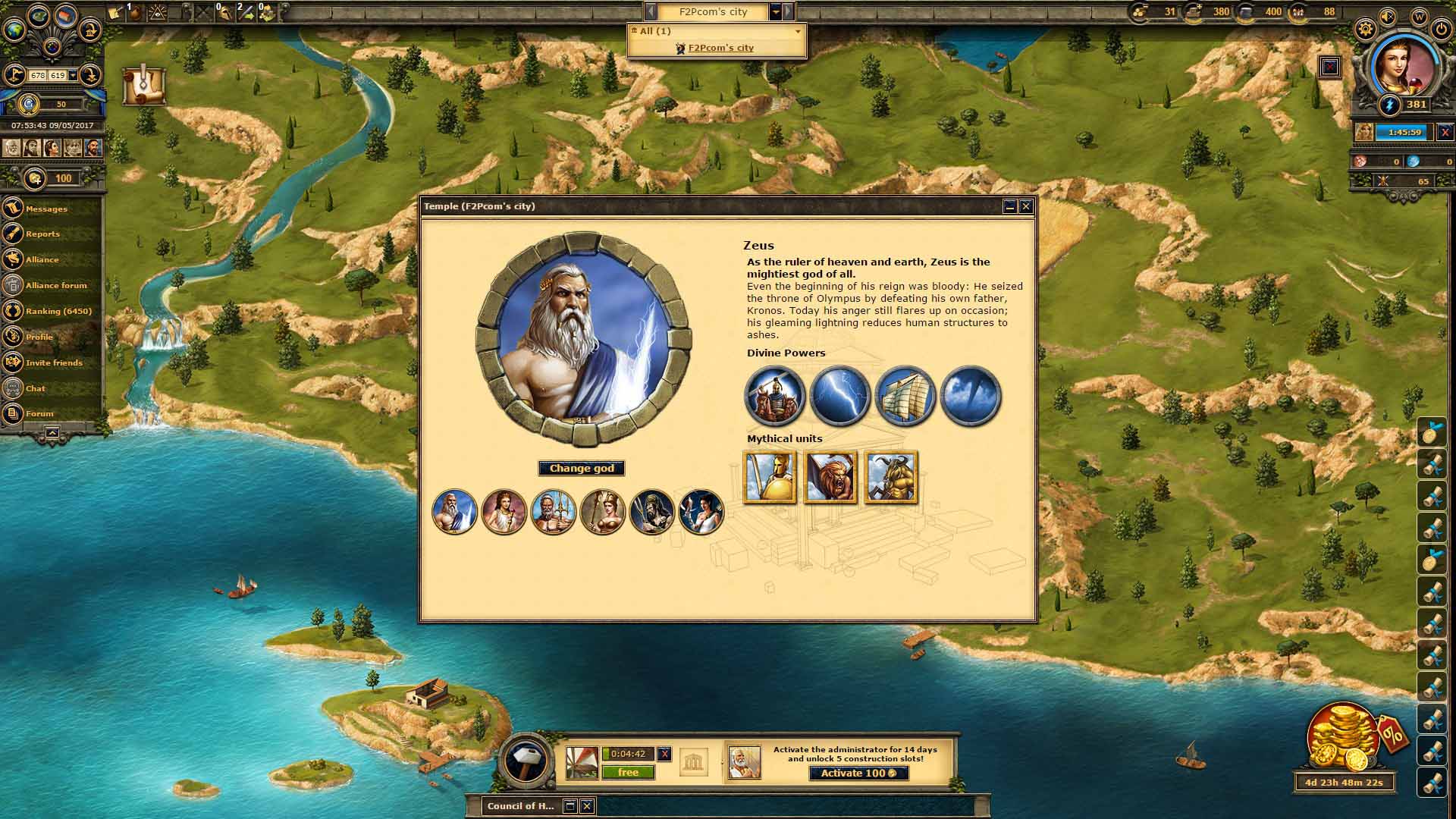Cancel the construction queue item

664,754
